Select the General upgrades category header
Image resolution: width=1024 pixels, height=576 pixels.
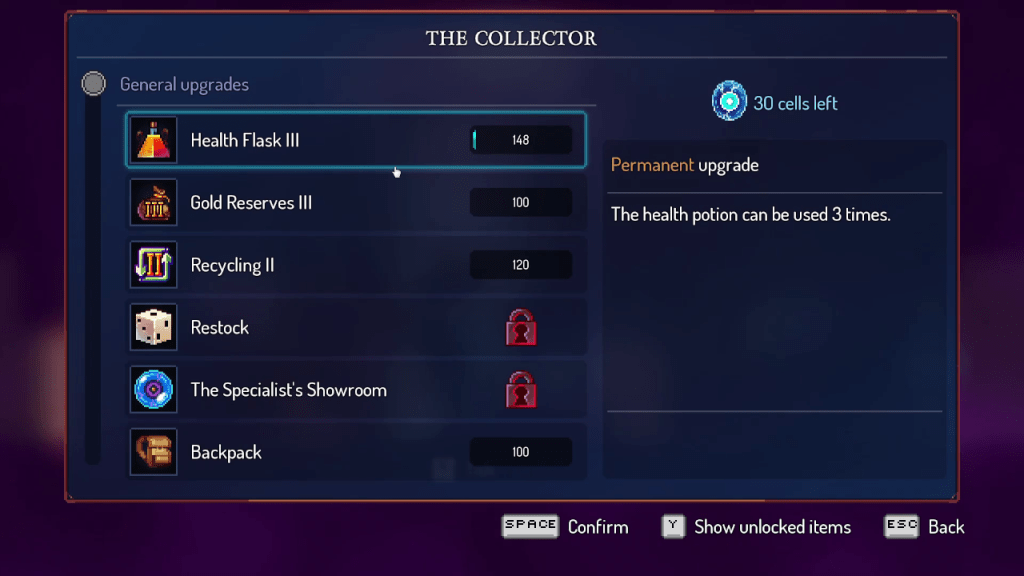[x=184, y=85]
